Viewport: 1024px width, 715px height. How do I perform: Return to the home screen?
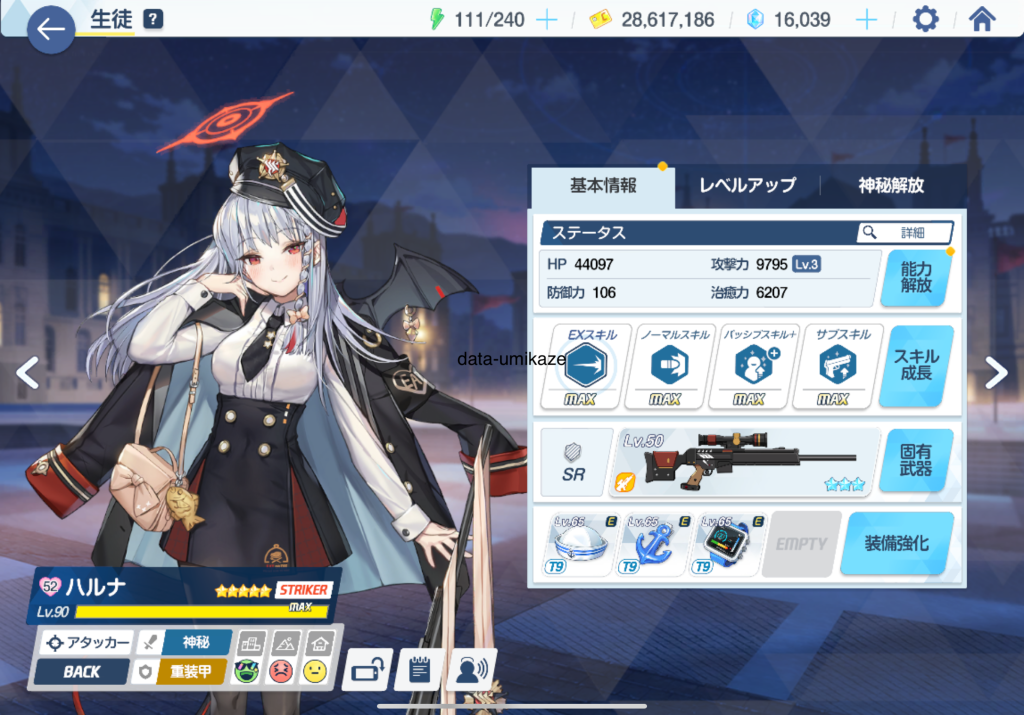coord(982,20)
